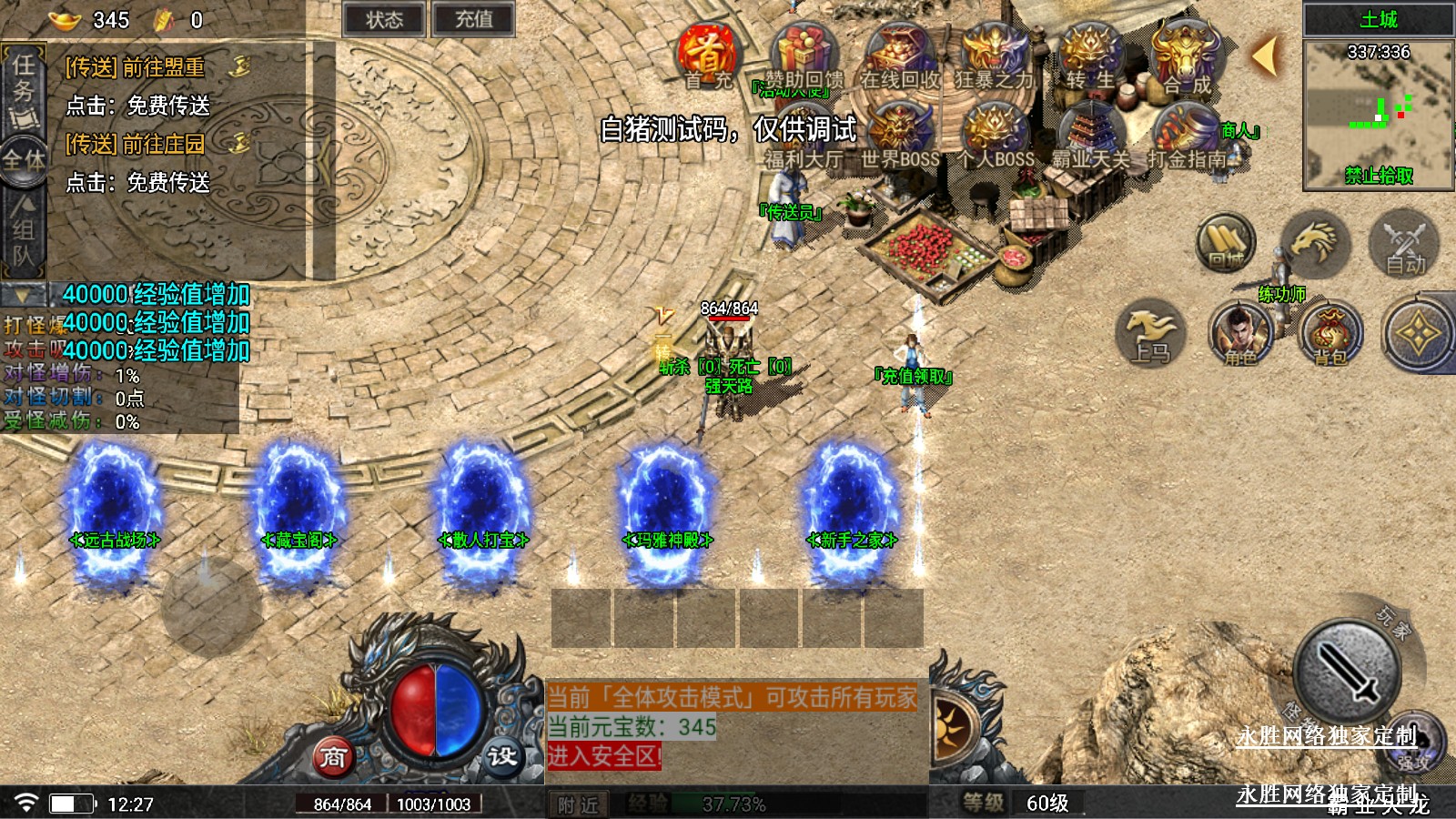Open the 在线回收 recycling icon

pos(899,56)
